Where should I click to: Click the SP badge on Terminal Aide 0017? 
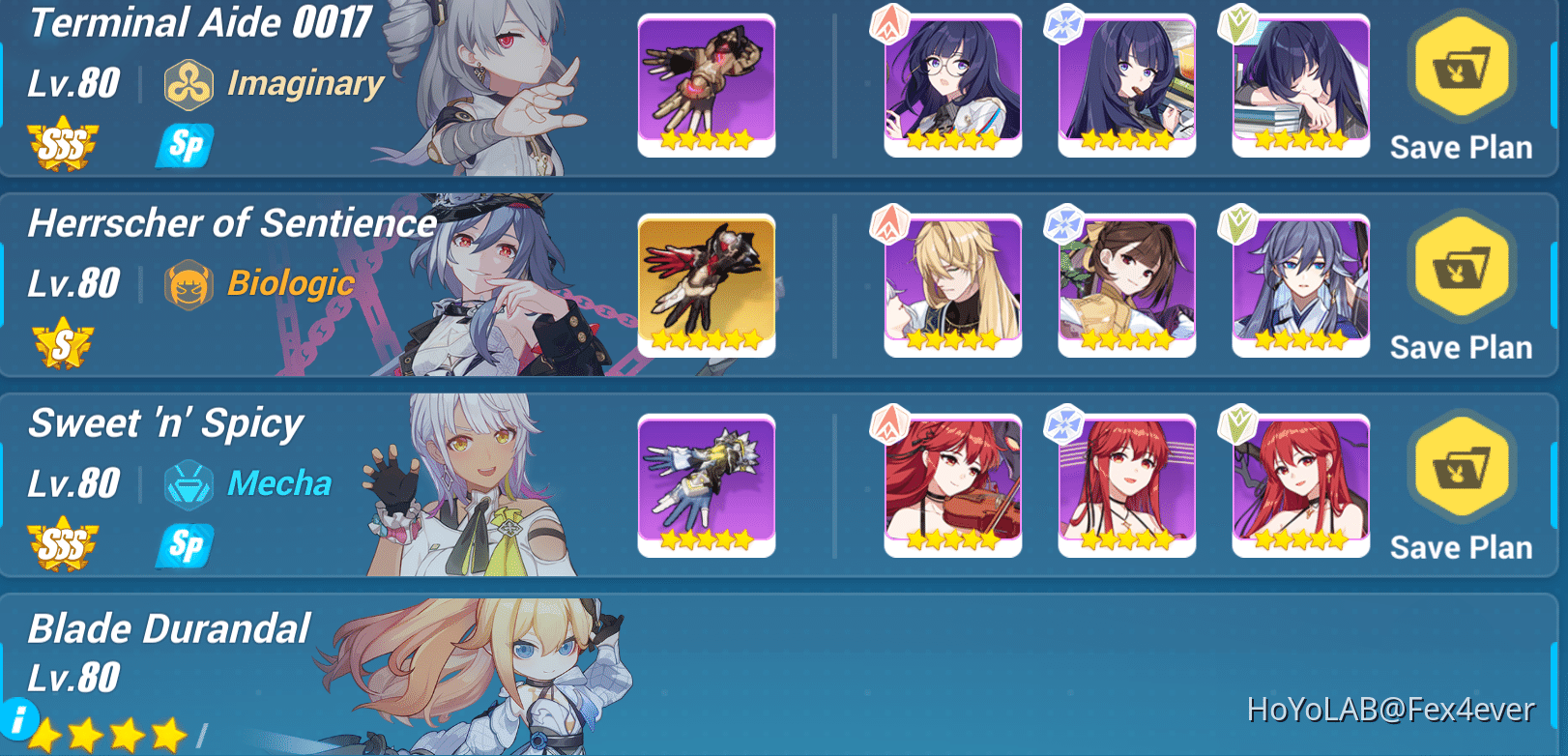(183, 146)
